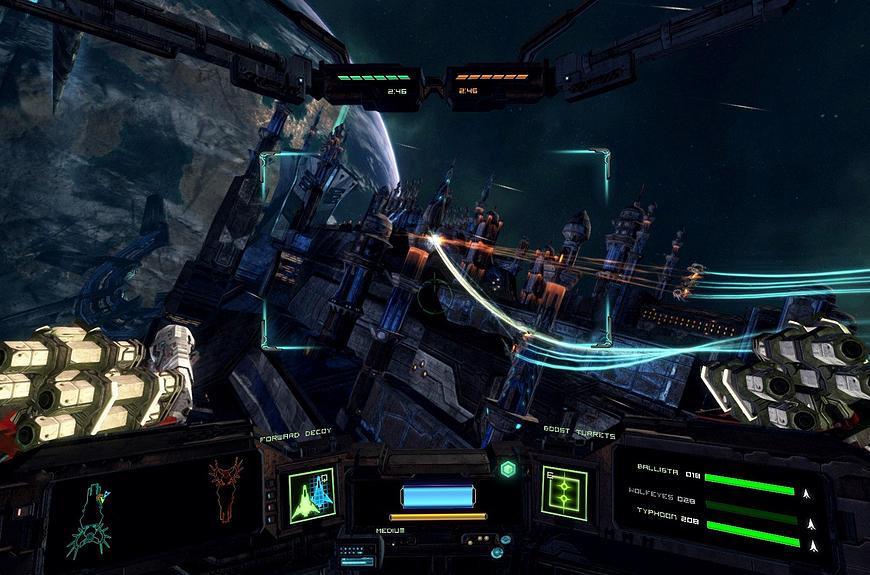Activate the Boost Turrets ability icon
This screenshot has width=870, height=575.
[564, 492]
